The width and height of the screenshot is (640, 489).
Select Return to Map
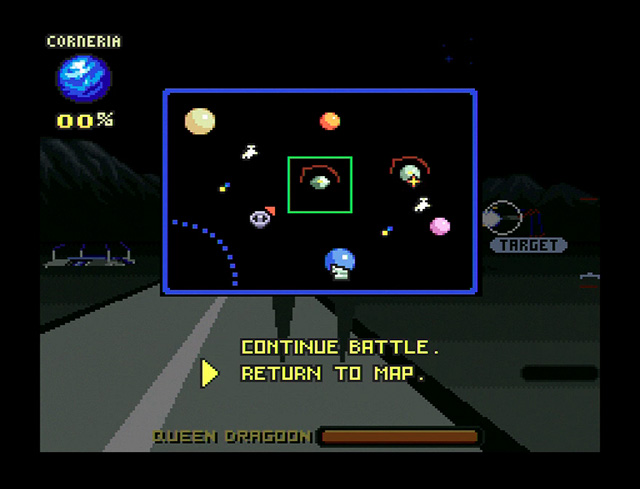333,374
